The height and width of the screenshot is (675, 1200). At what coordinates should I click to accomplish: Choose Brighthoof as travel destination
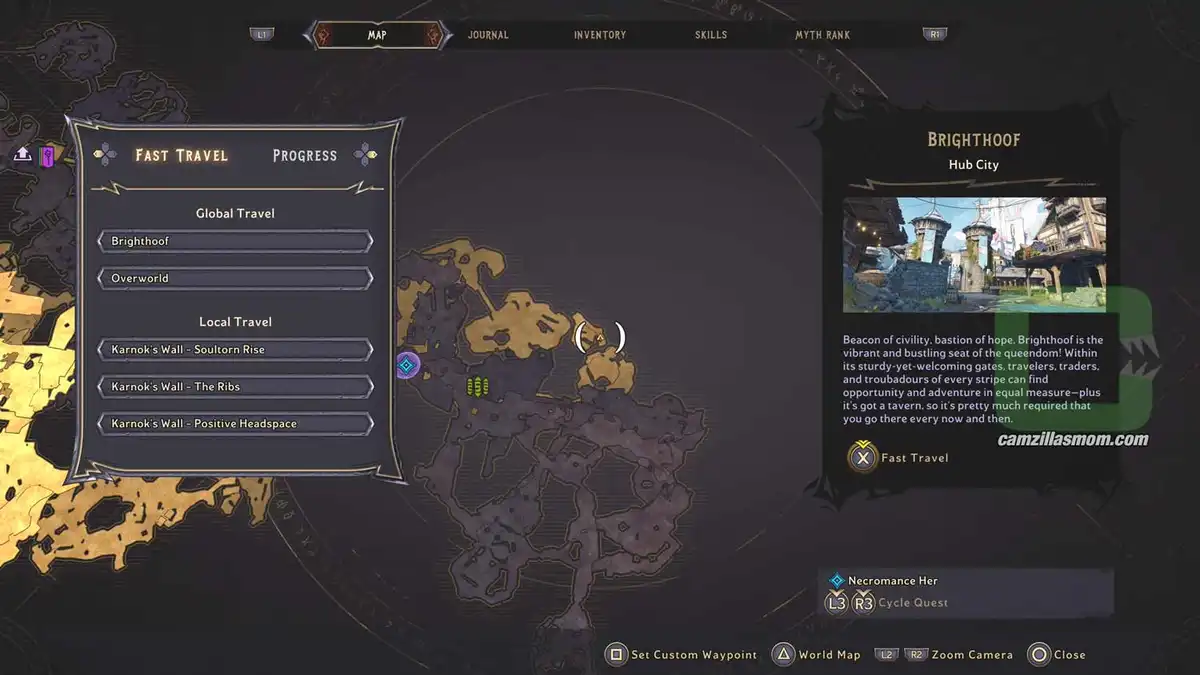click(x=235, y=241)
